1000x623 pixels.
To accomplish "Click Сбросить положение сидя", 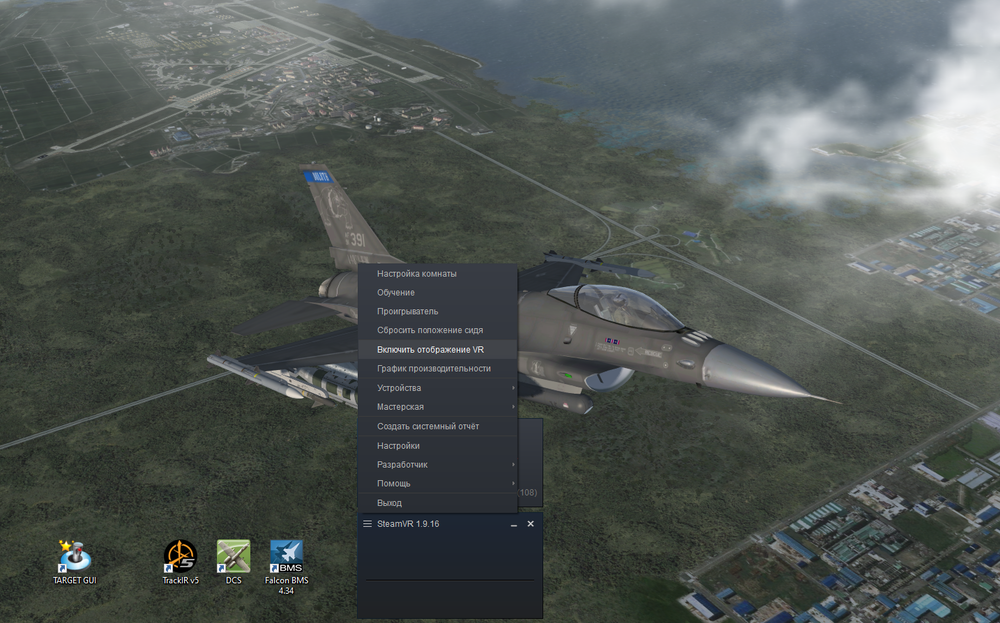I will tap(432, 331).
